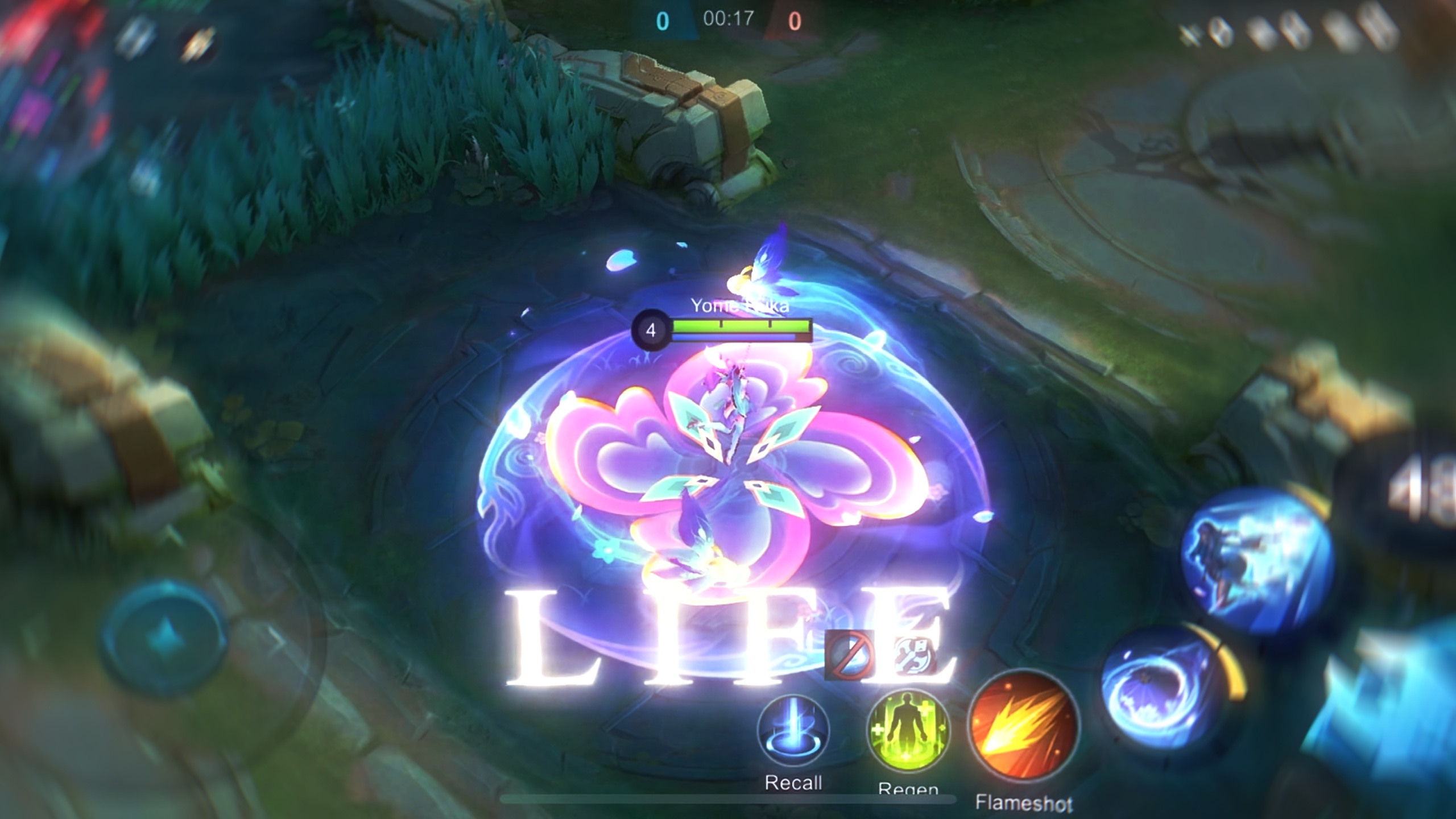Cast the Flameshot battle spell
The width and height of the screenshot is (1456, 819).
(x=1023, y=725)
